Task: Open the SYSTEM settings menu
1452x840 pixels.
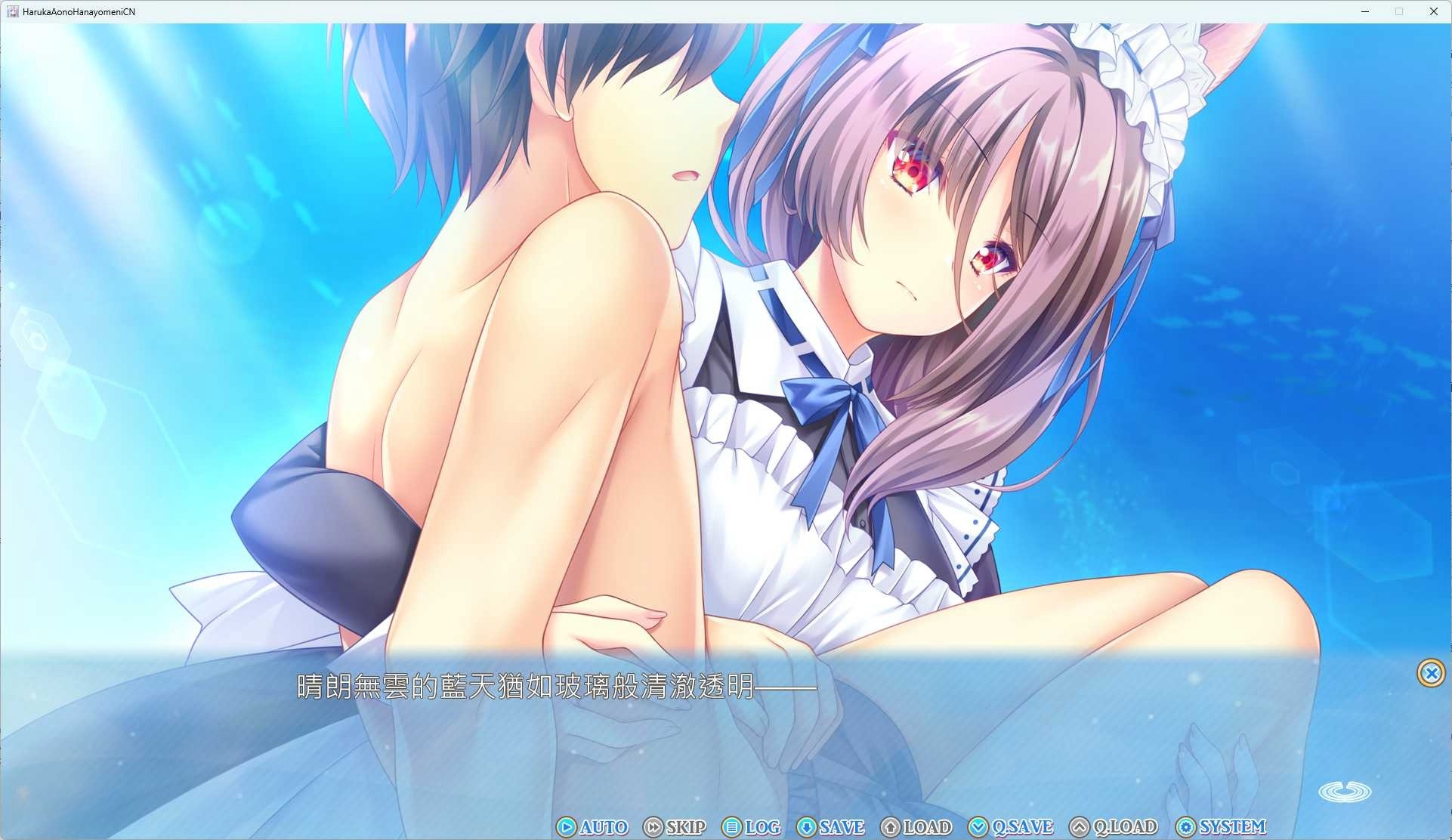Action: 1221,827
